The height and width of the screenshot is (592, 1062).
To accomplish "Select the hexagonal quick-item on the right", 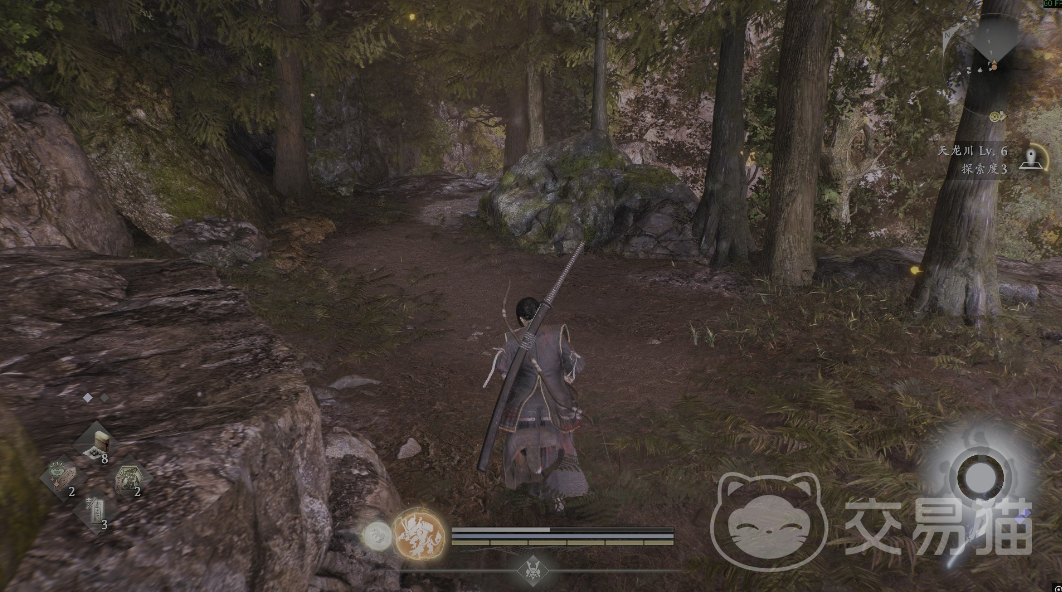I will click(129, 476).
